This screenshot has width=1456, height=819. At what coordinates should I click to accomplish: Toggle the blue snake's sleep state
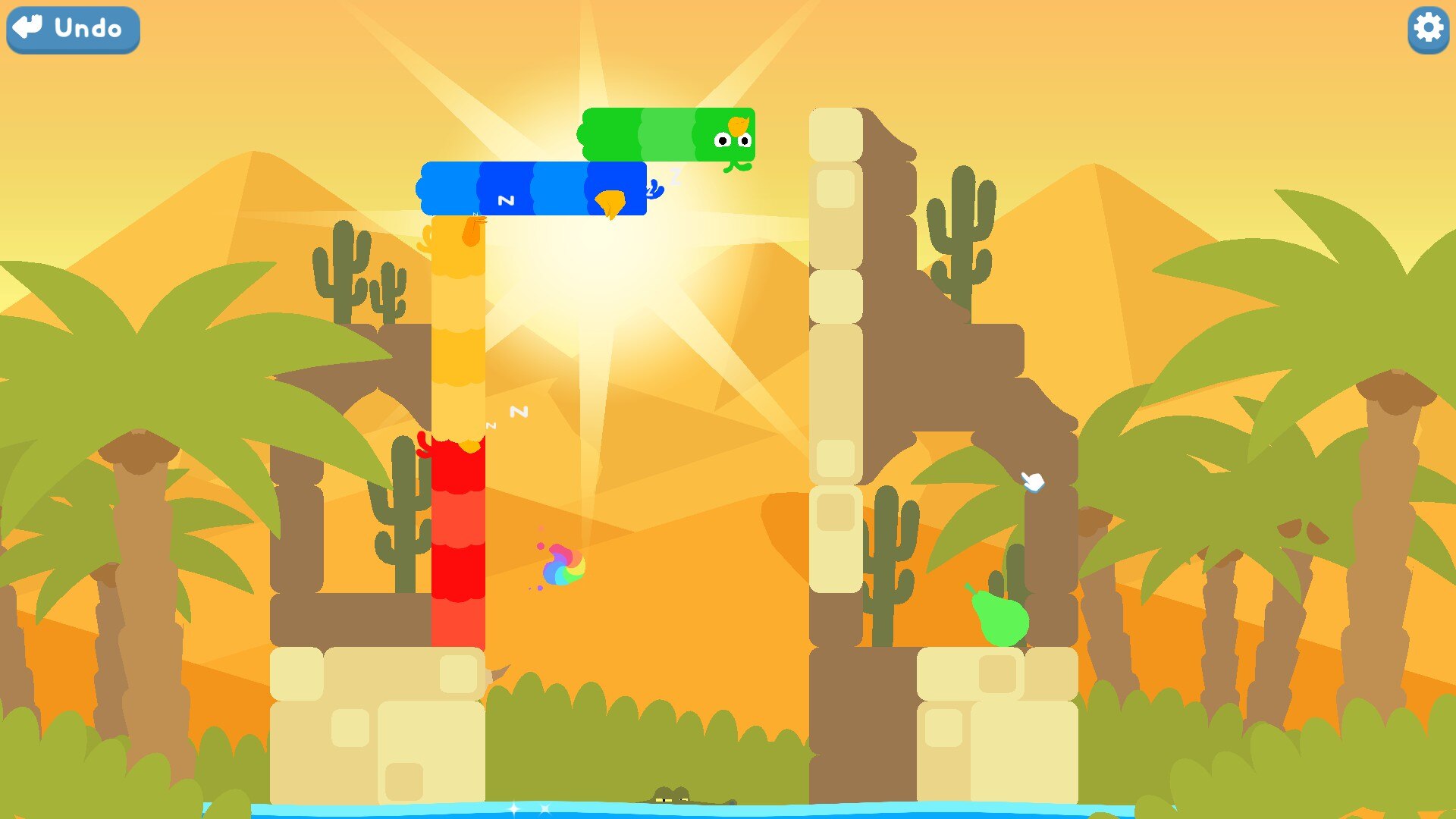tap(531, 190)
